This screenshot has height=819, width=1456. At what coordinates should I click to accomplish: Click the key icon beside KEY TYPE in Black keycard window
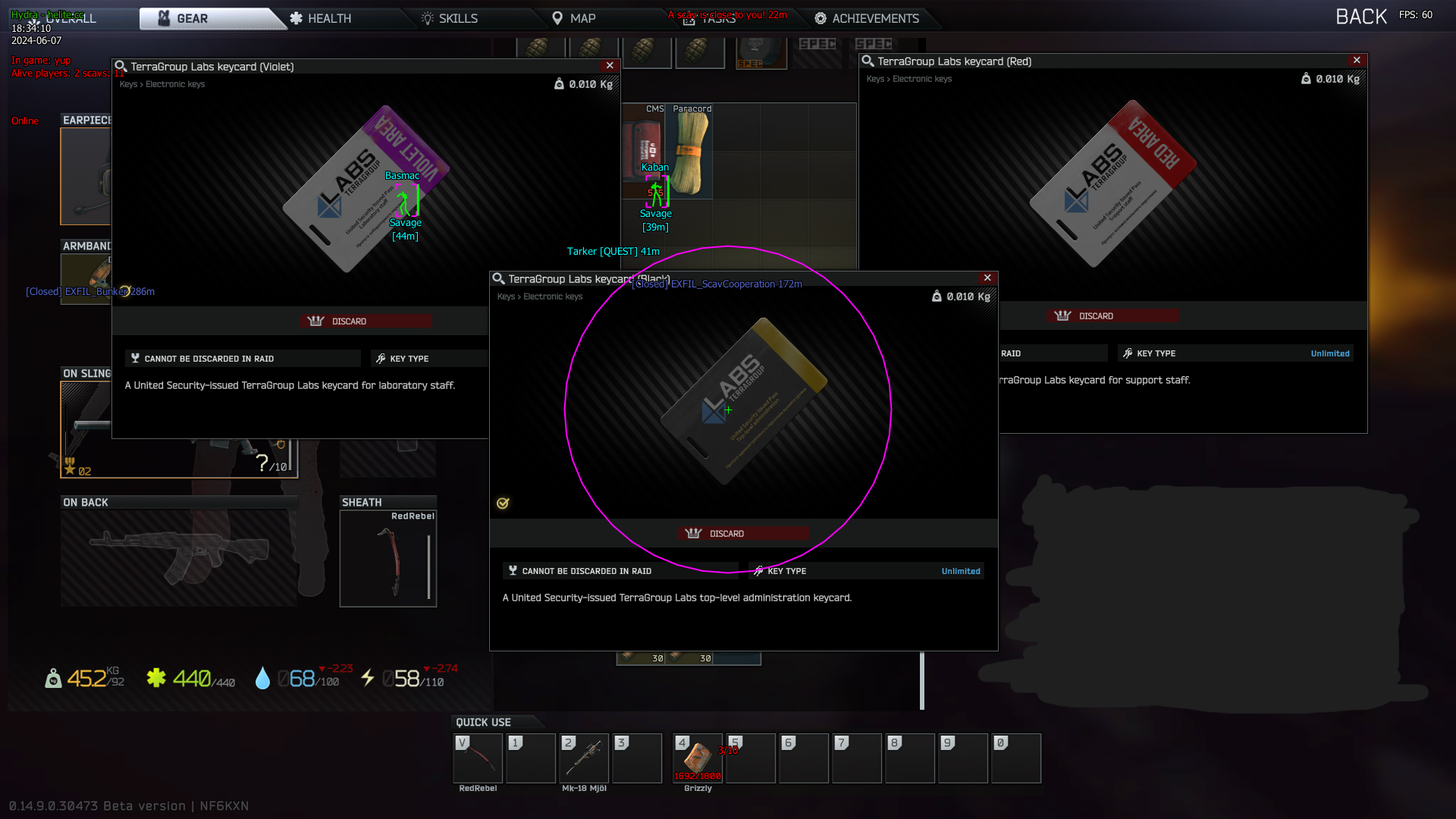(x=759, y=570)
